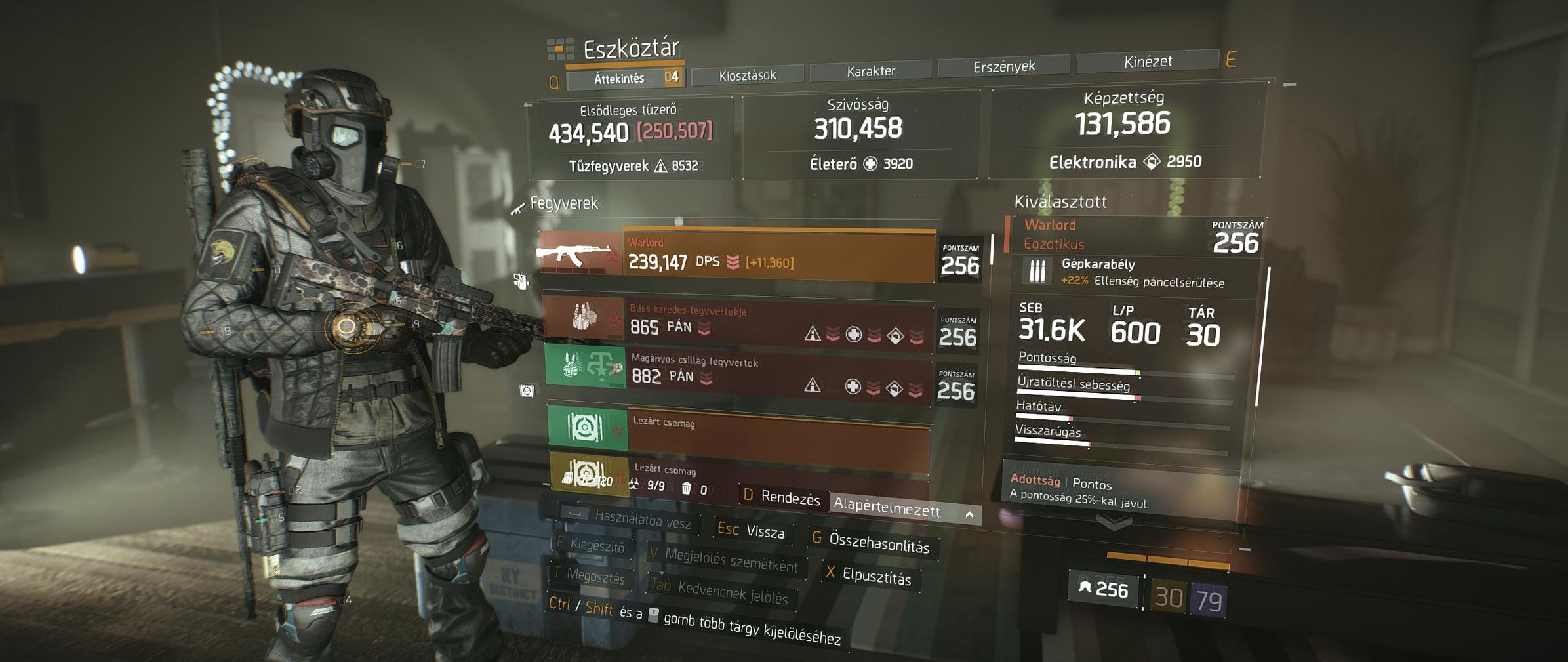
Task: Switch to the Kinézet tab
Action: tap(1147, 62)
